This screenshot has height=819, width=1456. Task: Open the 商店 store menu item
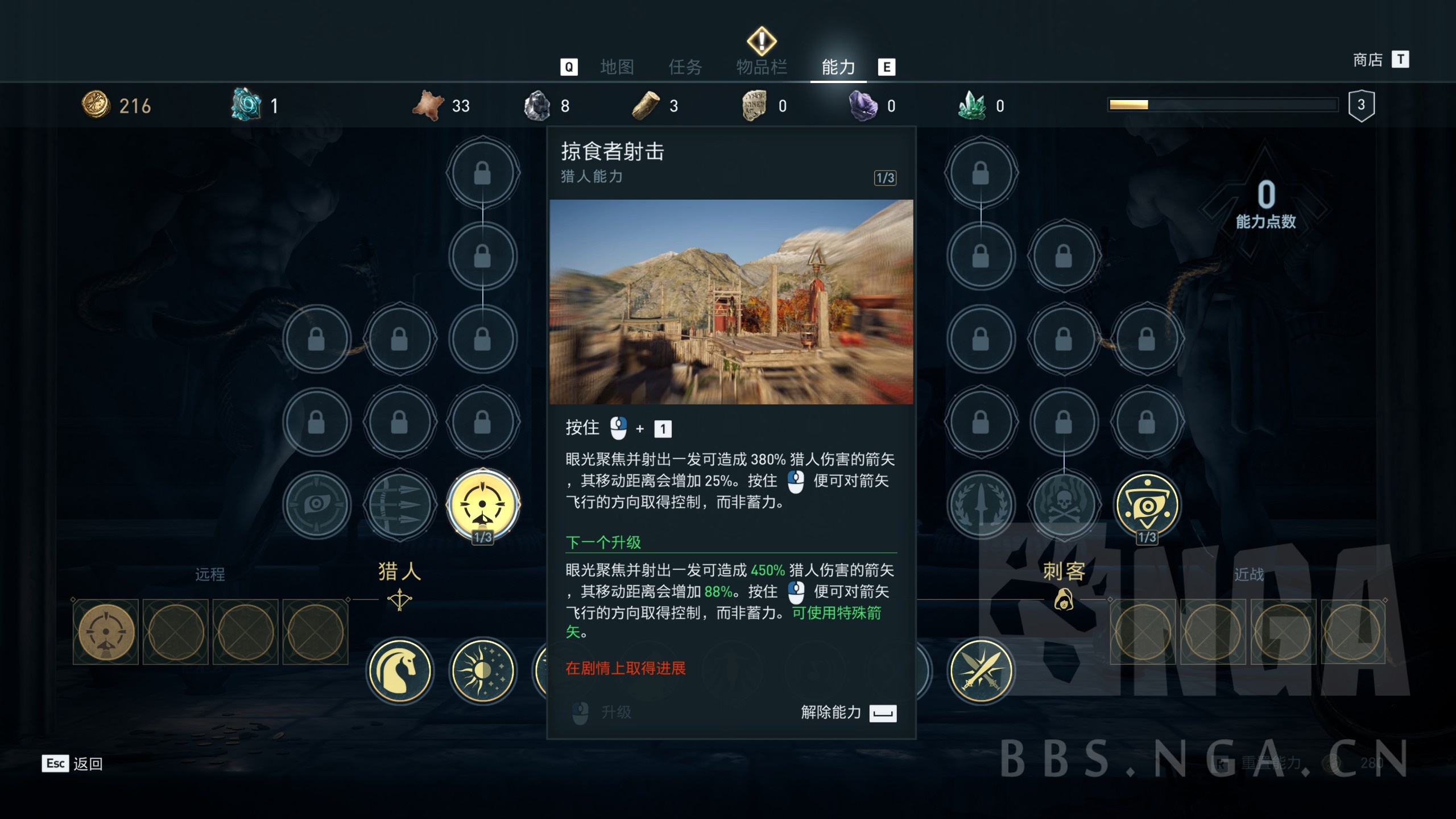[1367, 59]
